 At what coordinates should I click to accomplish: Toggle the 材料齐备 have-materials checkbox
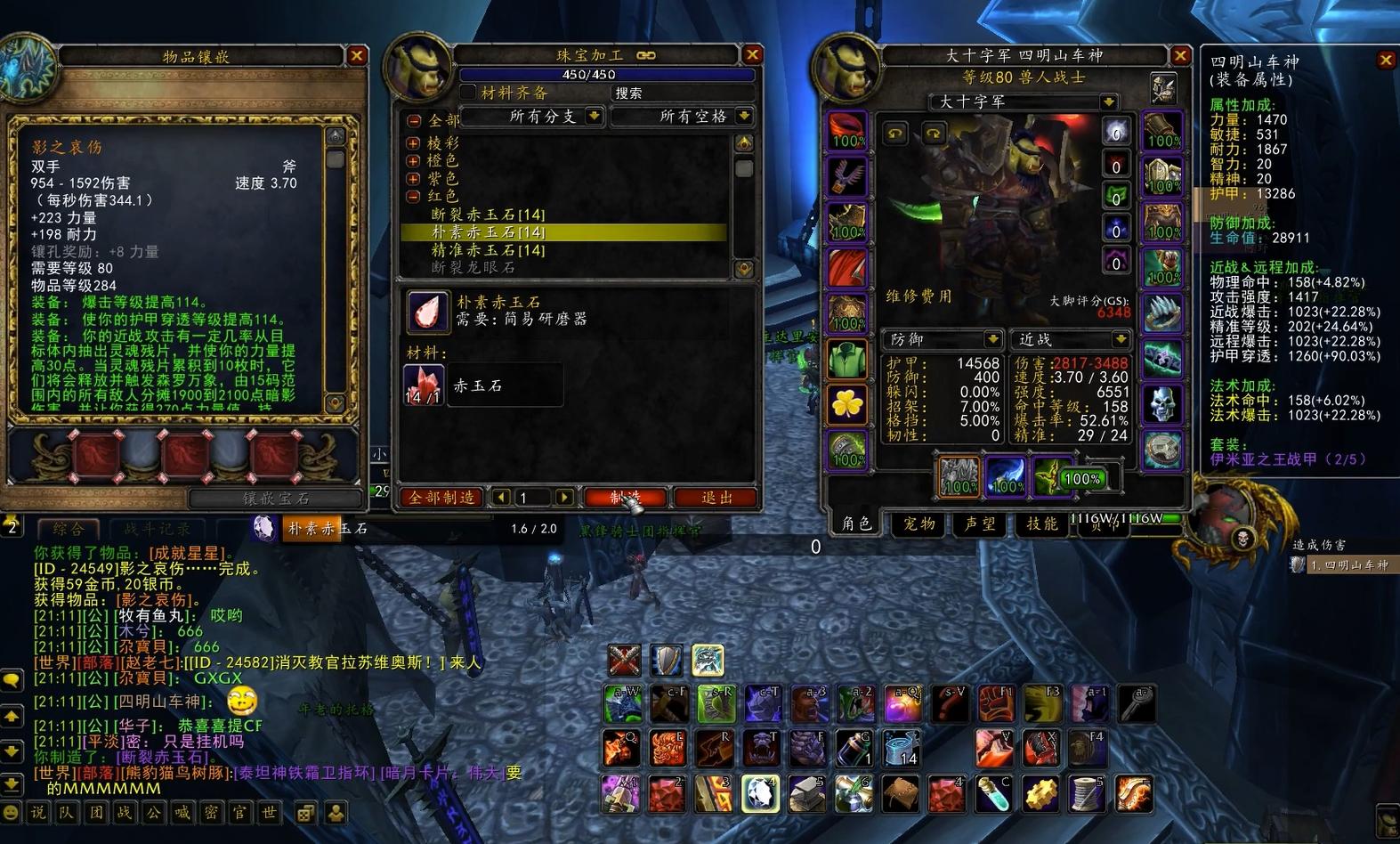click(468, 93)
